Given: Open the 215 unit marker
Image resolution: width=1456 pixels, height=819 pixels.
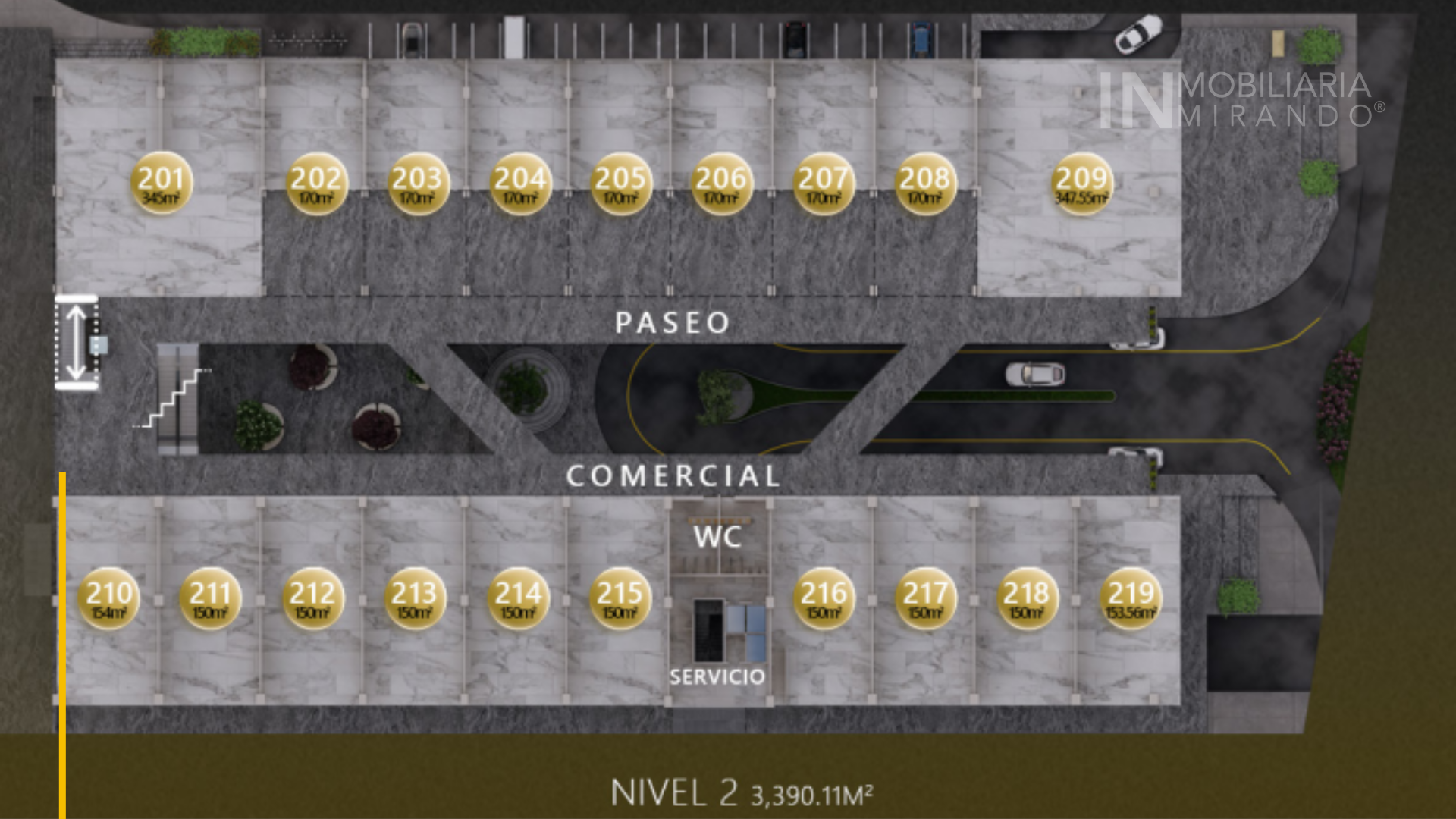Looking at the screenshot, I should (620, 598).
